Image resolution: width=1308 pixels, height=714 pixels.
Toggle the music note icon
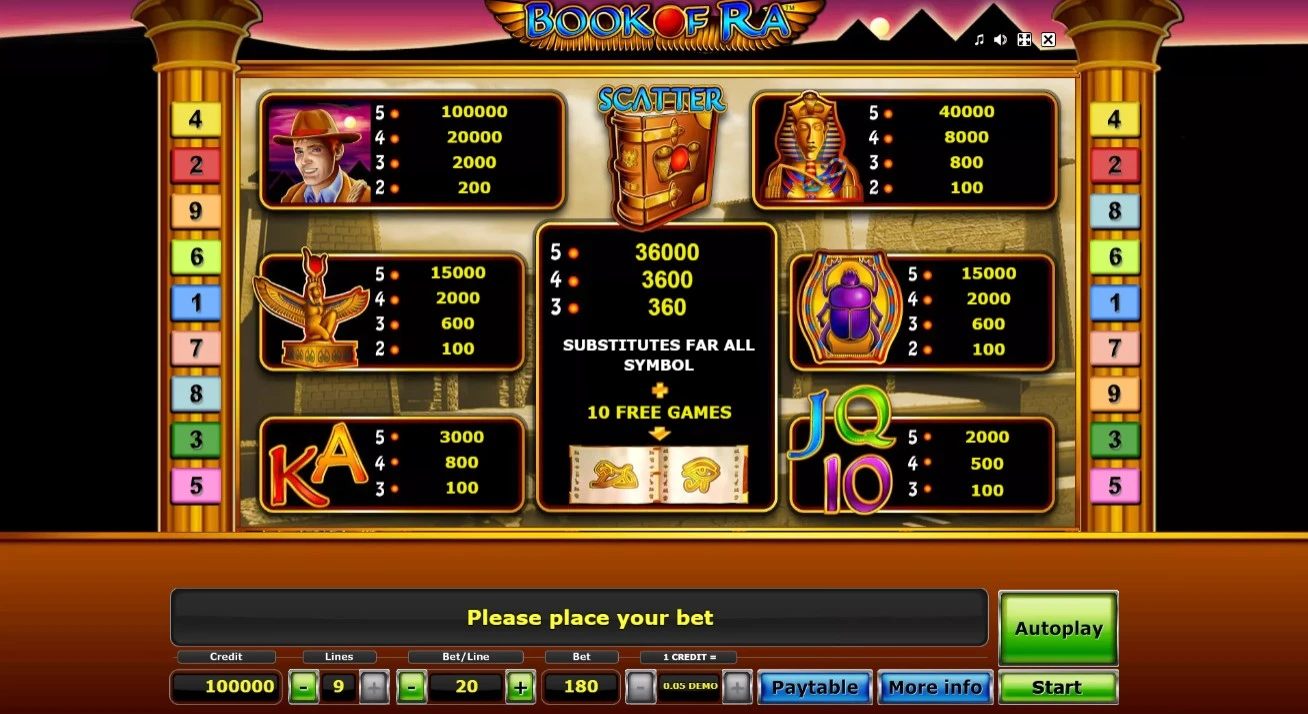tap(979, 40)
